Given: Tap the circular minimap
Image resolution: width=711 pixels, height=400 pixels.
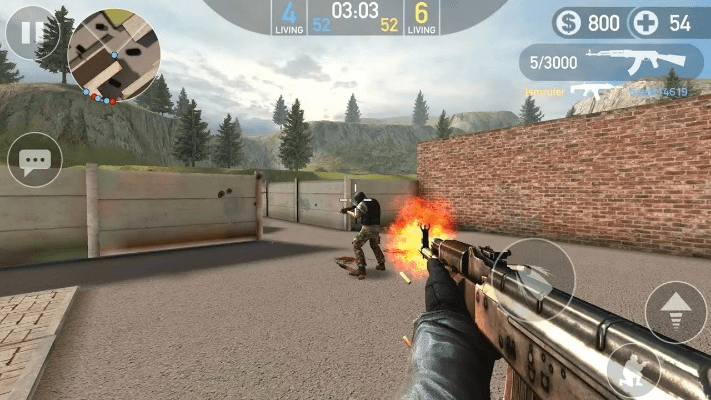Looking at the screenshot, I should coord(114,54).
